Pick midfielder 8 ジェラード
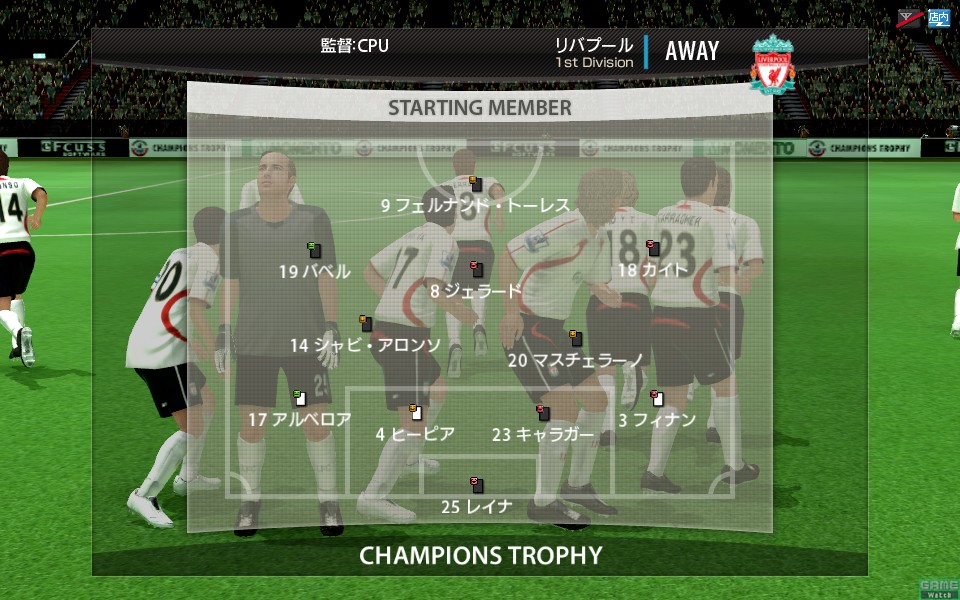Viewport: 960px width, 600px height. pyautogui.click(x=476, y=291)
